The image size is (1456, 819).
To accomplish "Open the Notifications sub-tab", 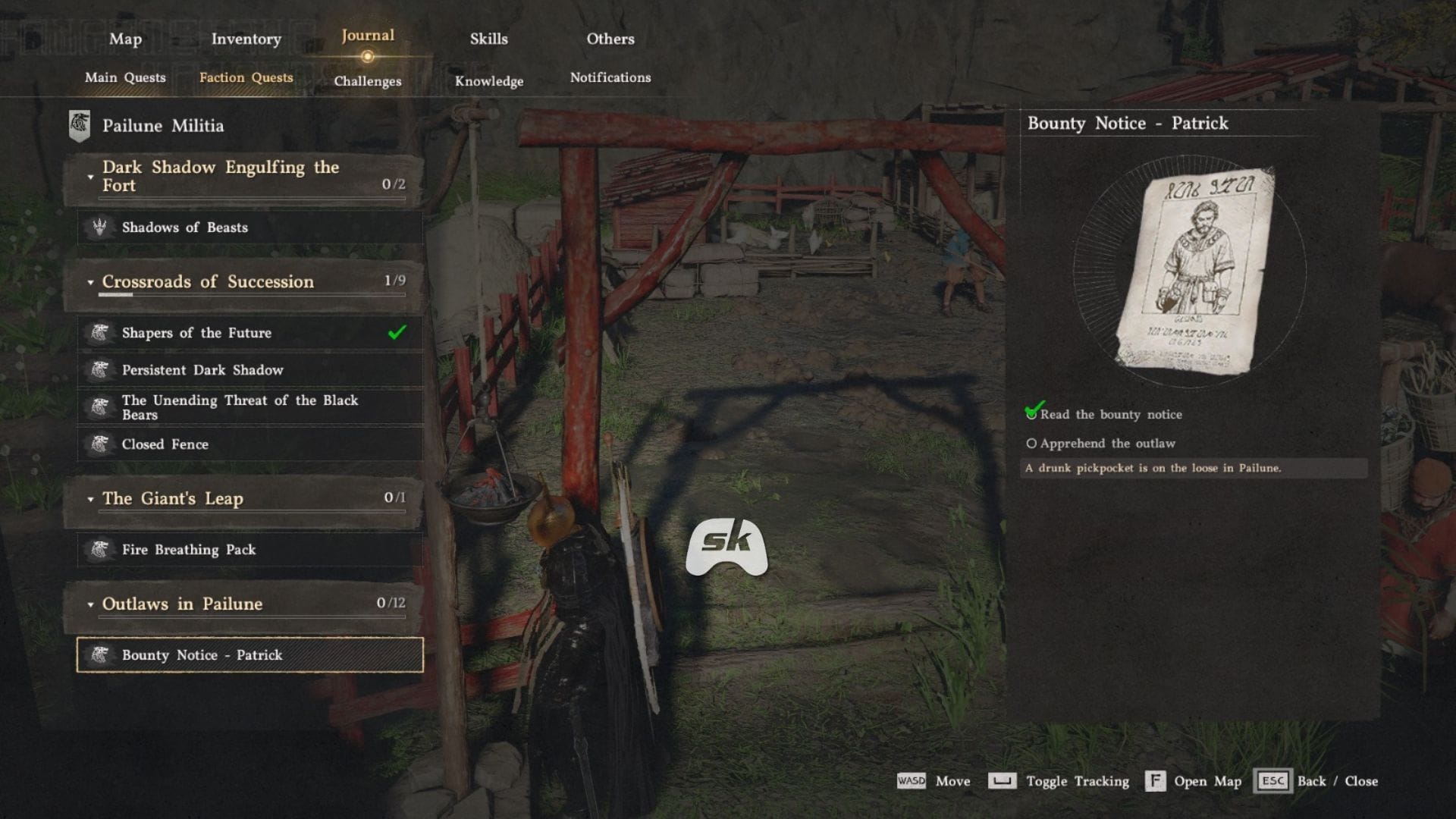I will pos(610,77).
